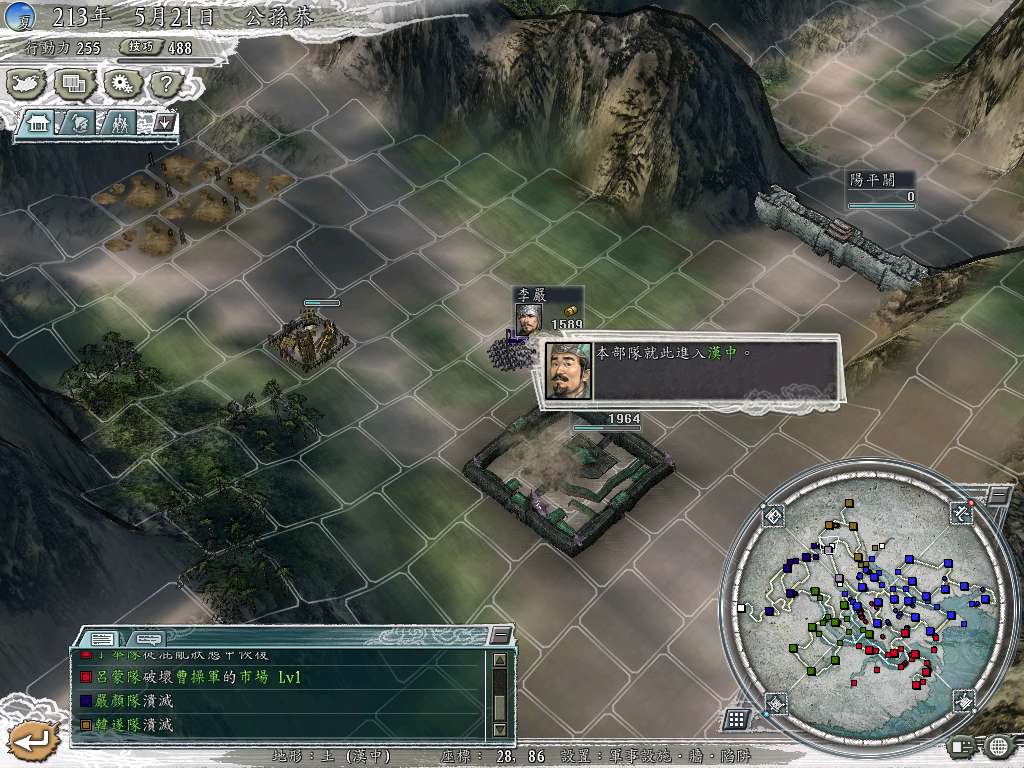The height and width of the screenshot is (768, 1024).
Task: Open the question mark help button
Action: 165,84
